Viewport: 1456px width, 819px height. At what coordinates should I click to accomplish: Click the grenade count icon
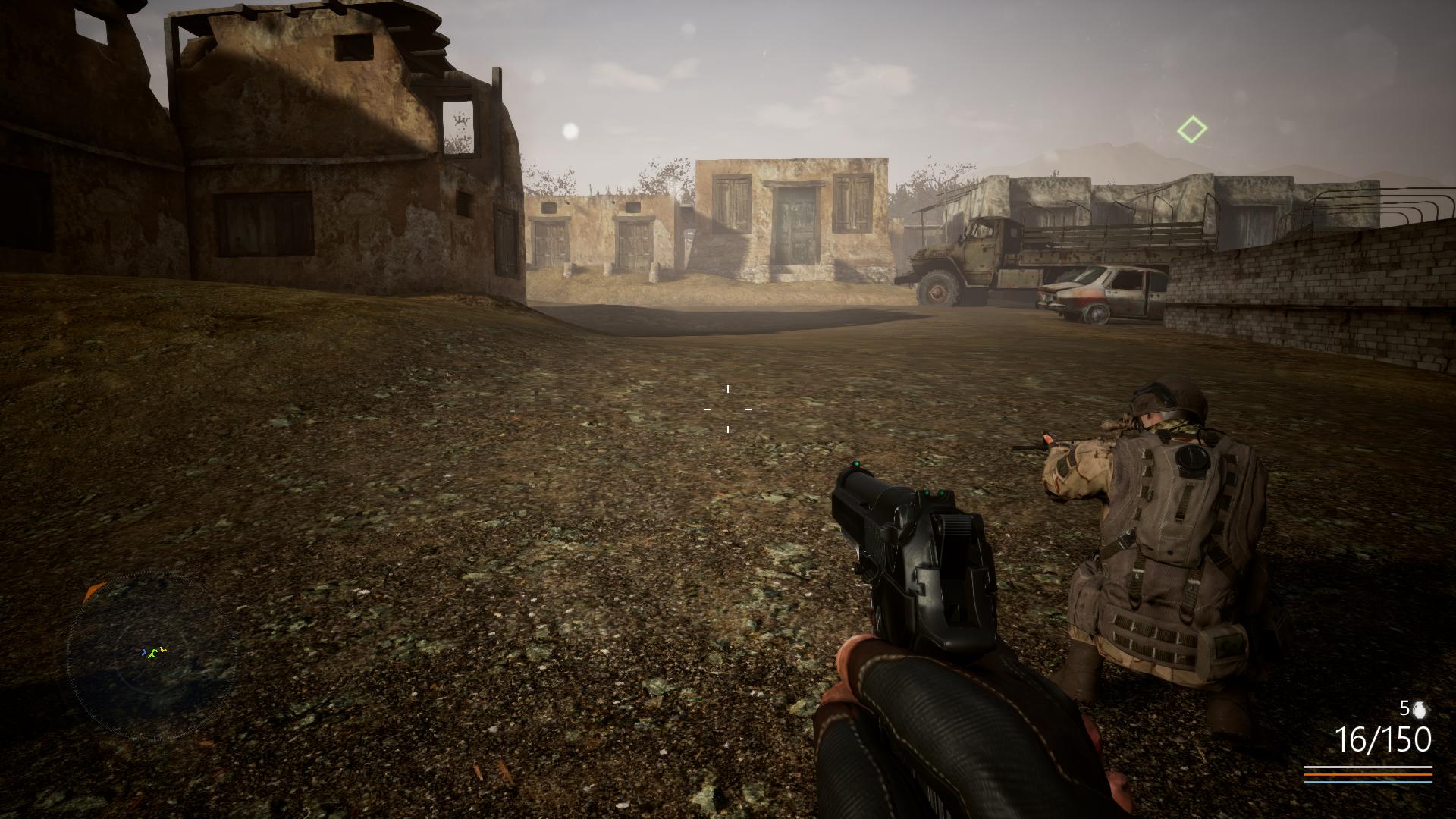(x=1419, y=710)
